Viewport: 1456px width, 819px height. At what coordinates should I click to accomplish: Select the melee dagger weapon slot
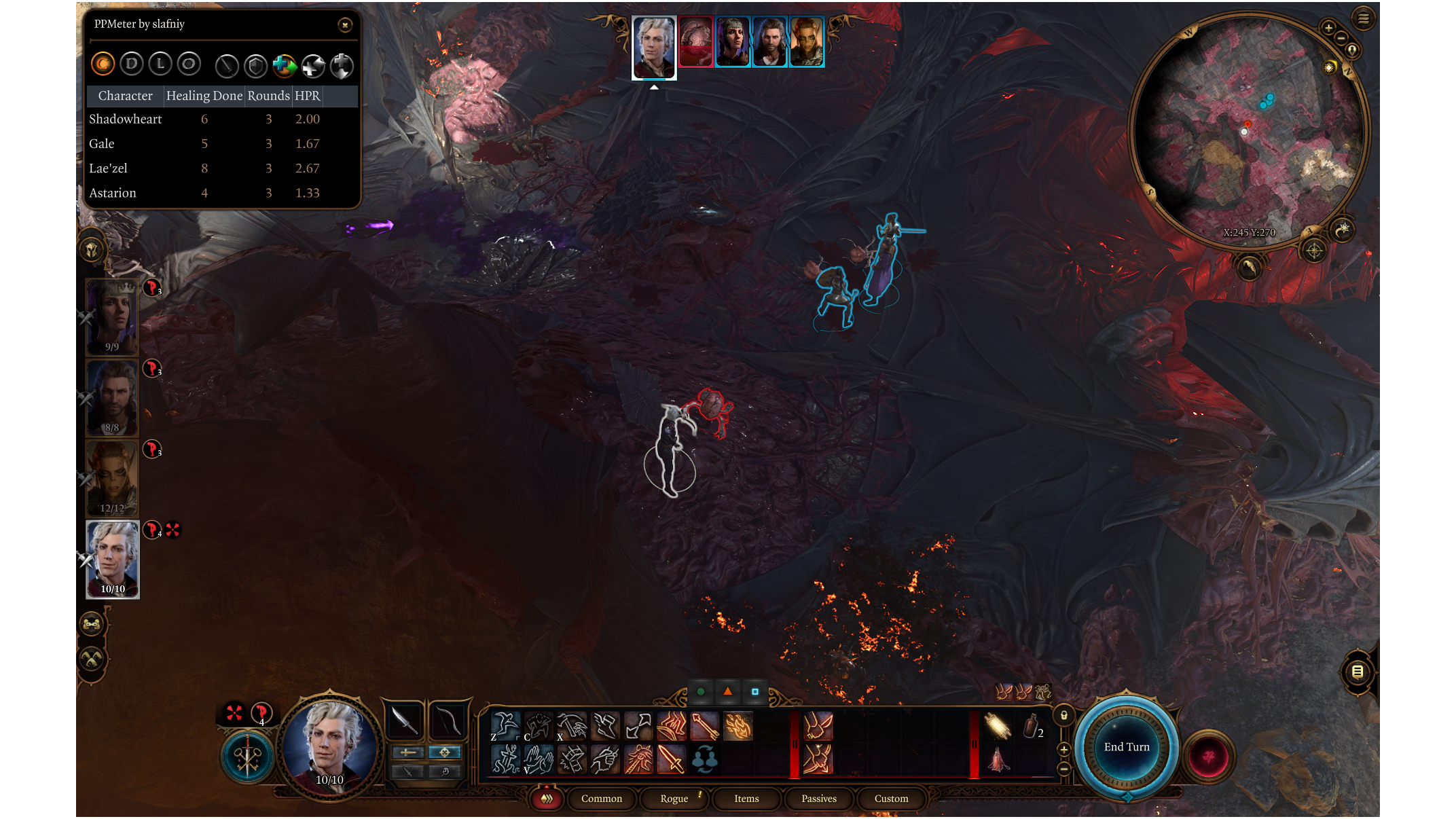click(405, 721)
